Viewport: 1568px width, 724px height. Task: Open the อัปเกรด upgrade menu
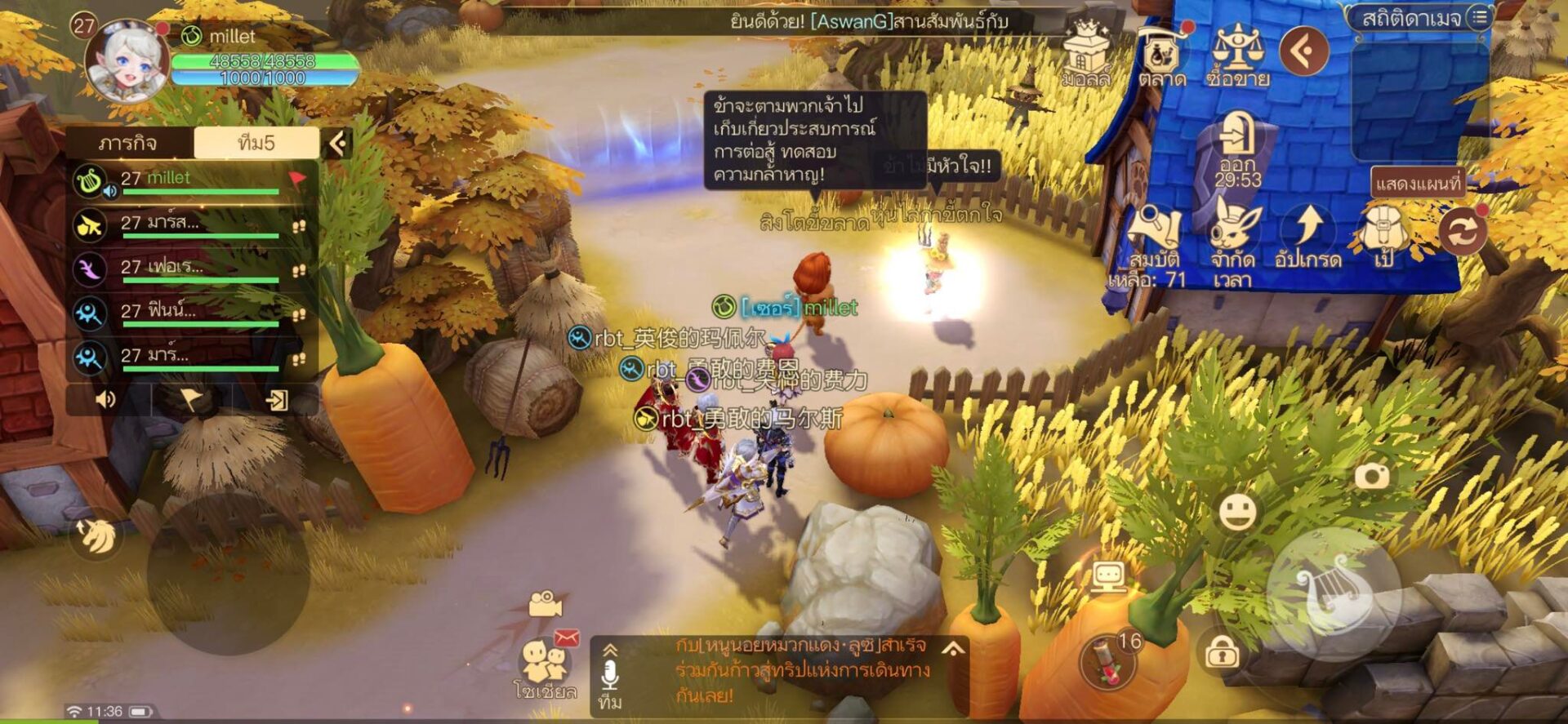point(1308,235)
